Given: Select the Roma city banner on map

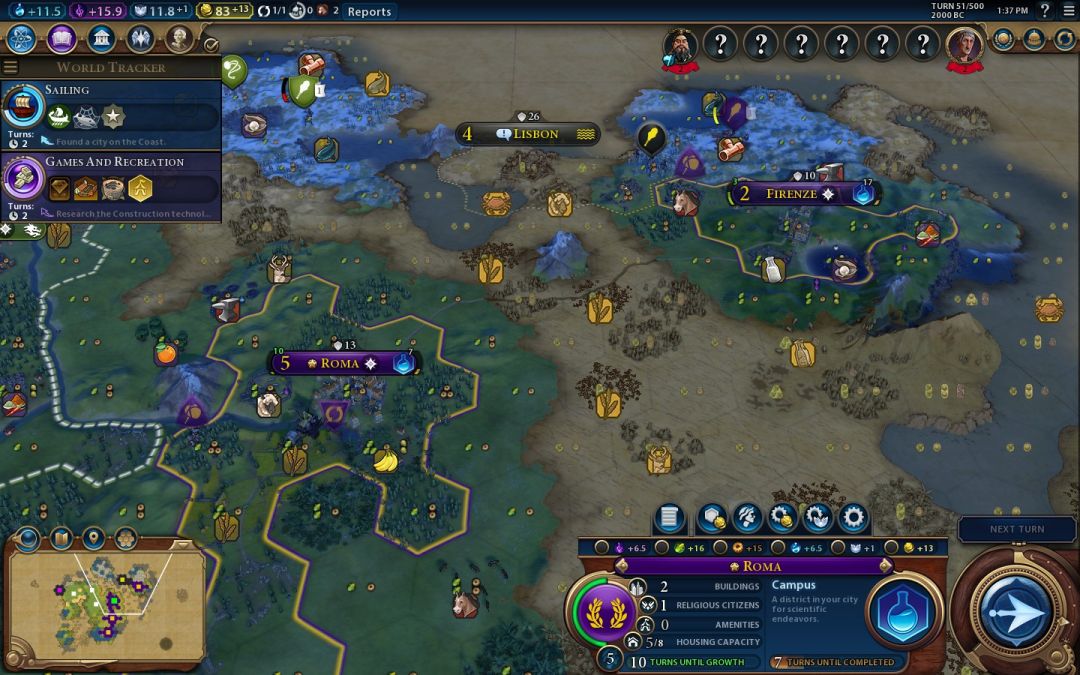Looking at the screenshot, I should pos(340,363).
